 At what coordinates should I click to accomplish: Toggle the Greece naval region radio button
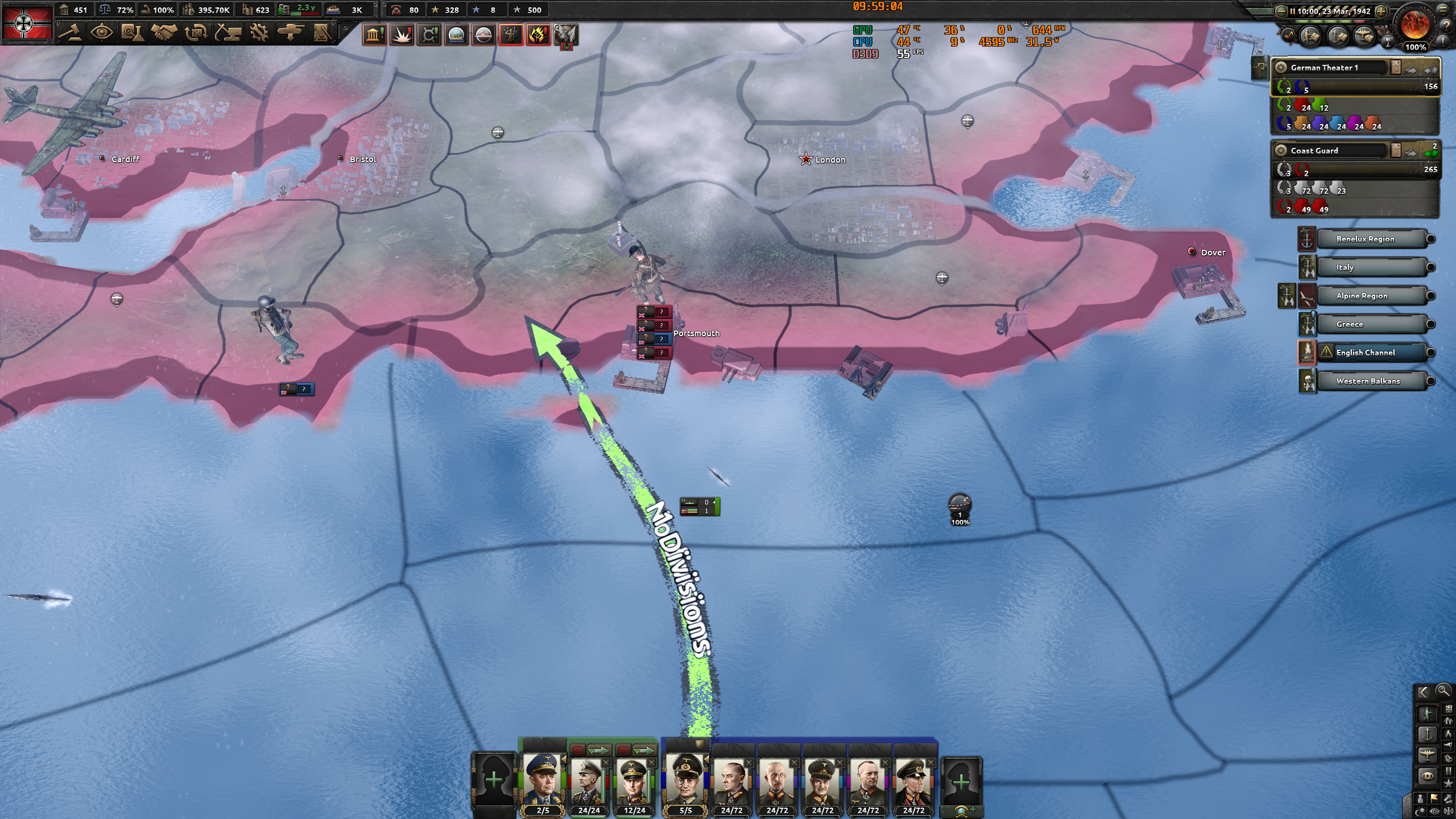(1432, 324)
